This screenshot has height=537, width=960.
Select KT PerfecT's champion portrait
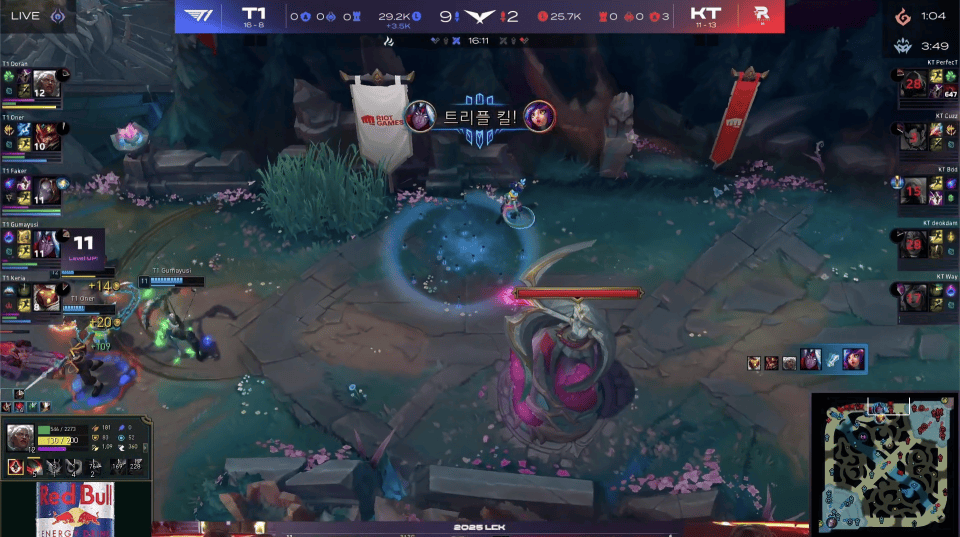tap(914, 84)
